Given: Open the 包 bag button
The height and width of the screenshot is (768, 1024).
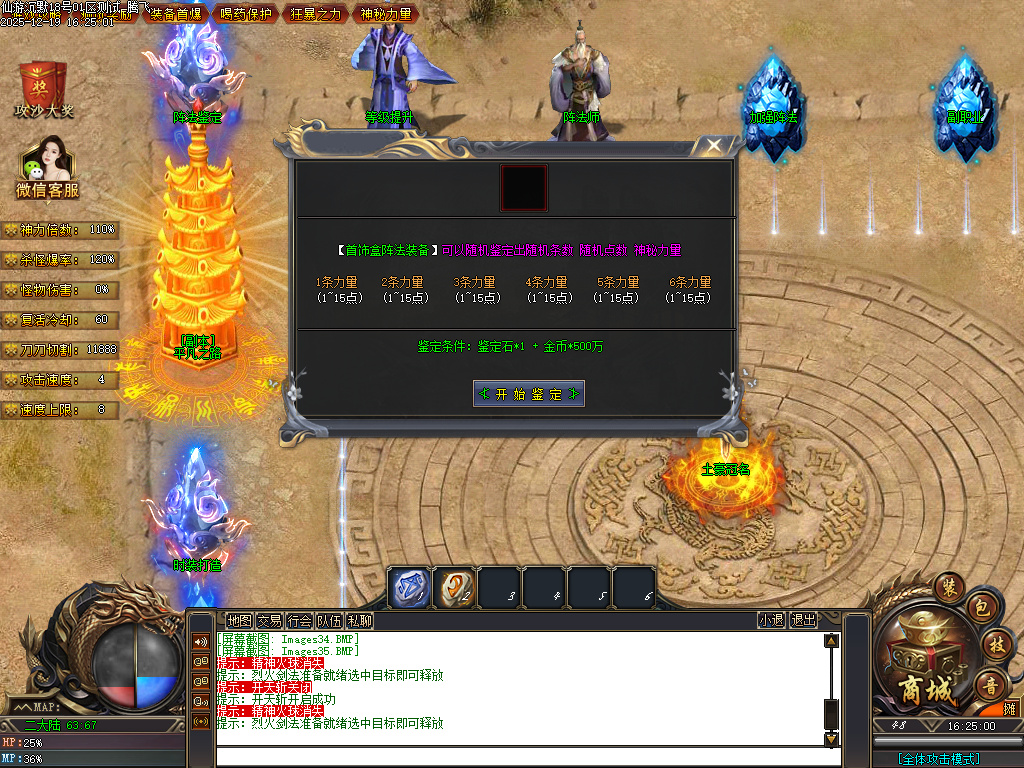Looking at the screenshot, I should click(981, 607).
